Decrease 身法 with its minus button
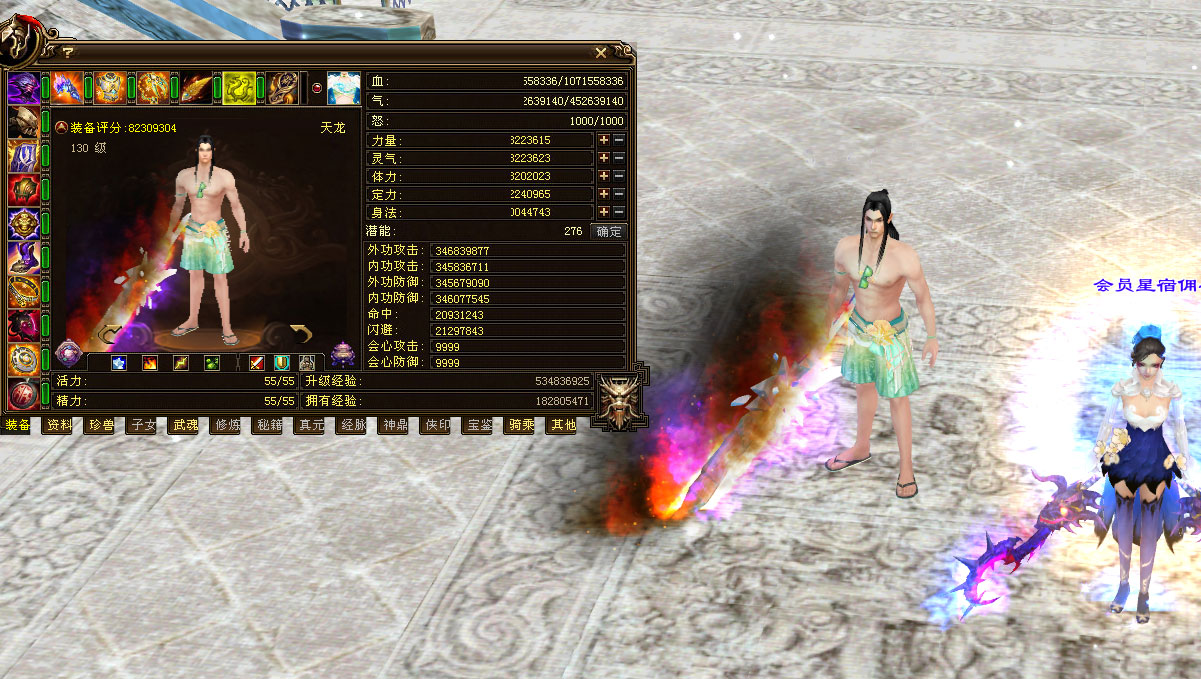Viewport: 1201px width, 679px height. point(619,212)
